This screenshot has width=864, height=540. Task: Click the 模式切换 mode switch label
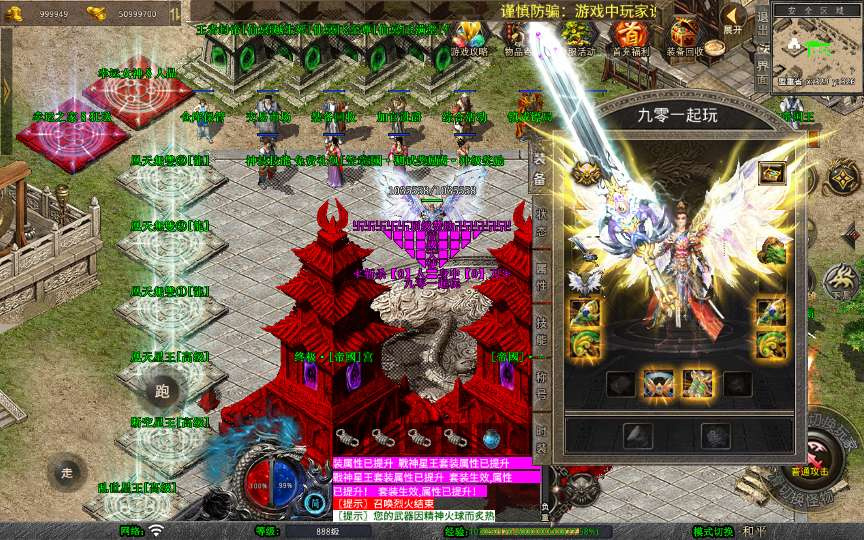click(715, 531)
